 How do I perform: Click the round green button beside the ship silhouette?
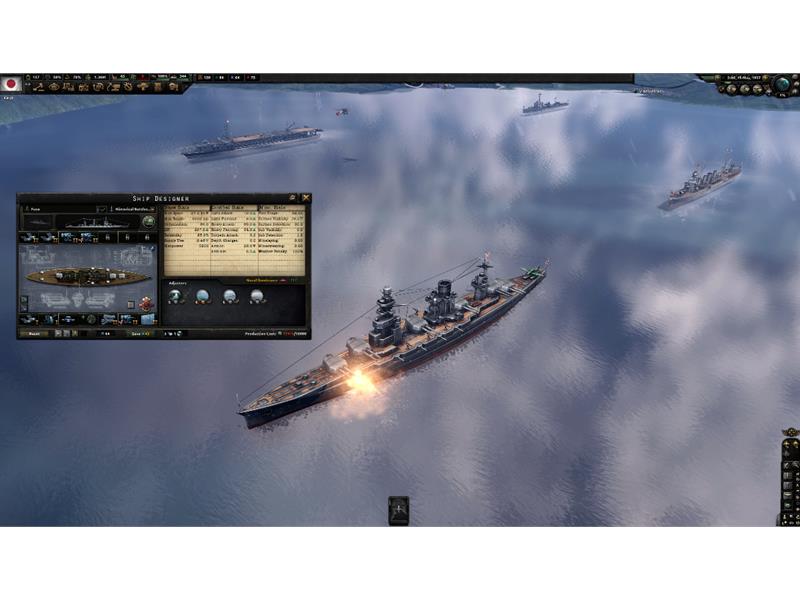pyautogui.click(x=149, y=222)
